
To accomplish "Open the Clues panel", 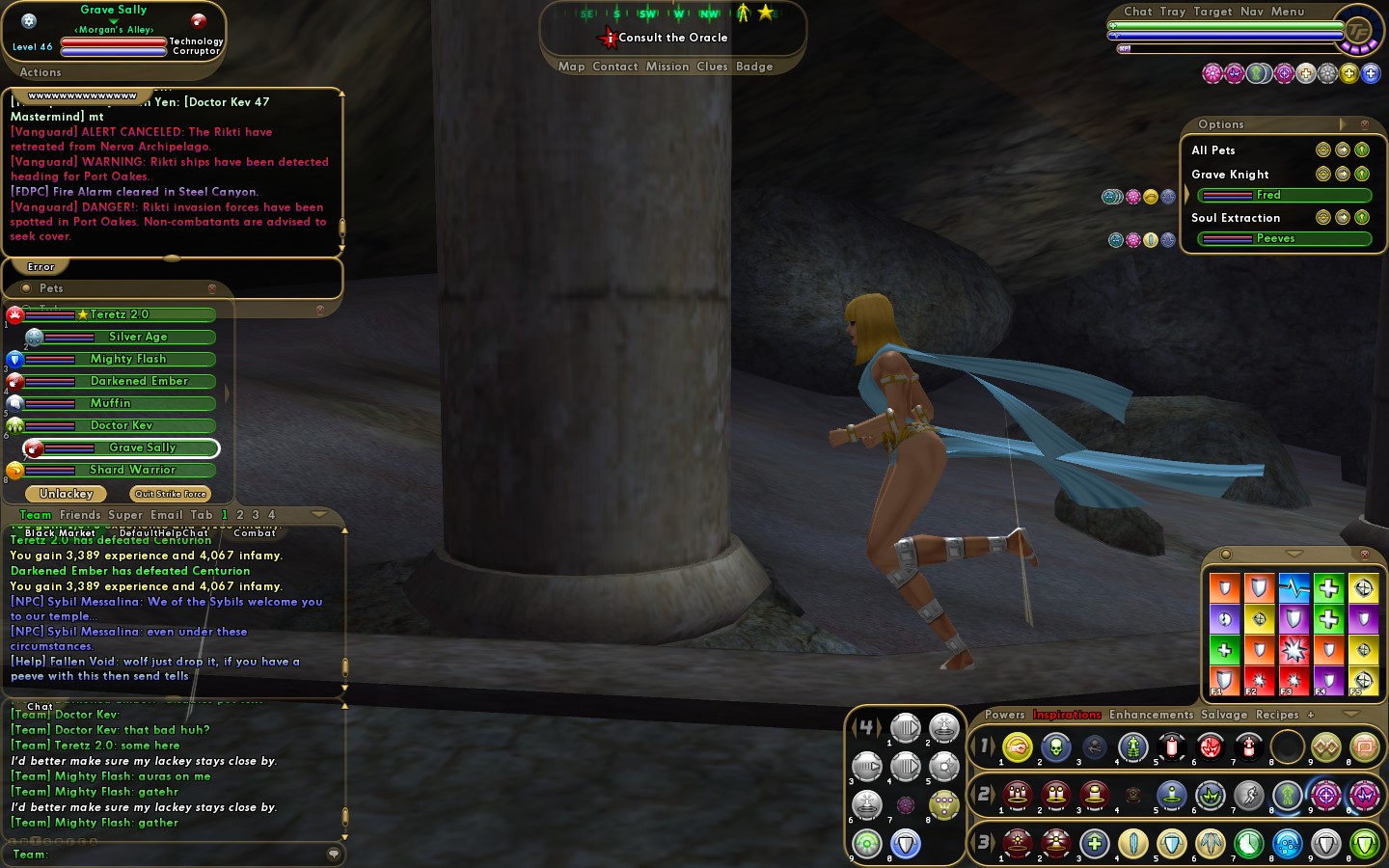I will 712,67.
